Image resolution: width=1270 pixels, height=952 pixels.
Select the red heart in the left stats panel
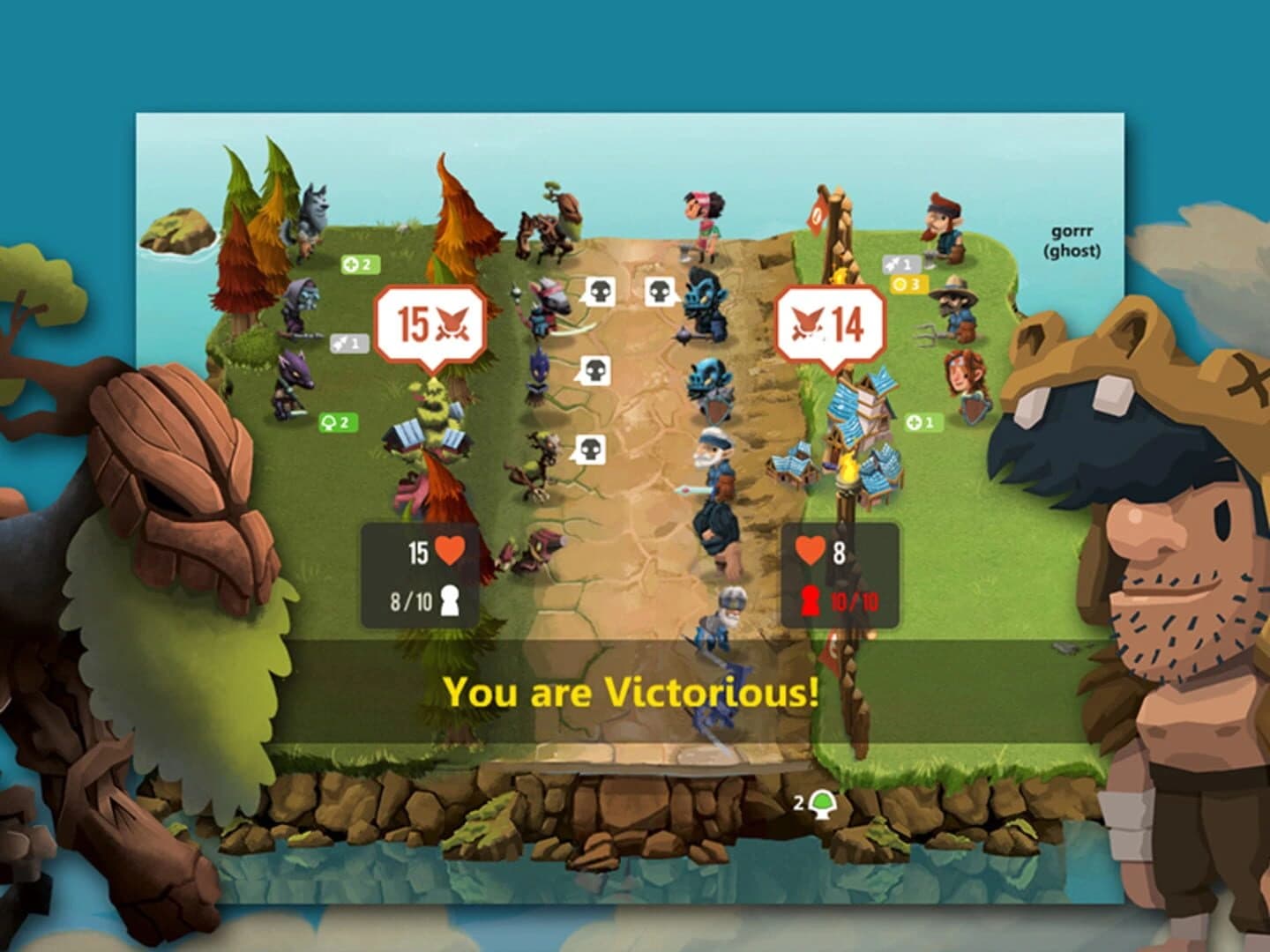click(448, 548)
